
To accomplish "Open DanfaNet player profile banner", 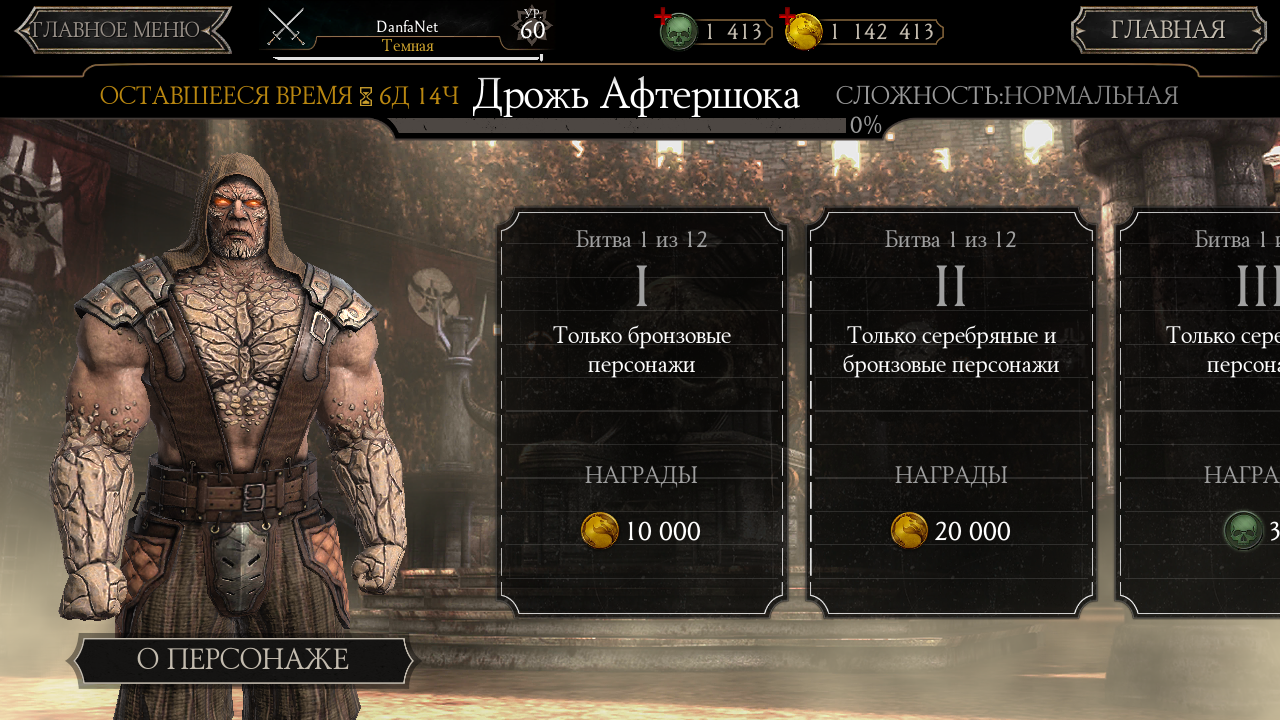I will click(x=407, y=34).
